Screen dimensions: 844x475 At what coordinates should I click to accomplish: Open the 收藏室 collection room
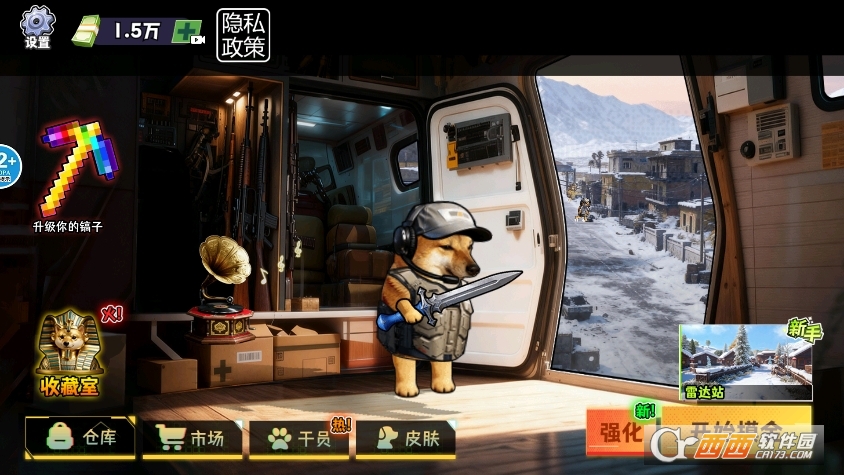pyautogui.click(x=69, y=351)
